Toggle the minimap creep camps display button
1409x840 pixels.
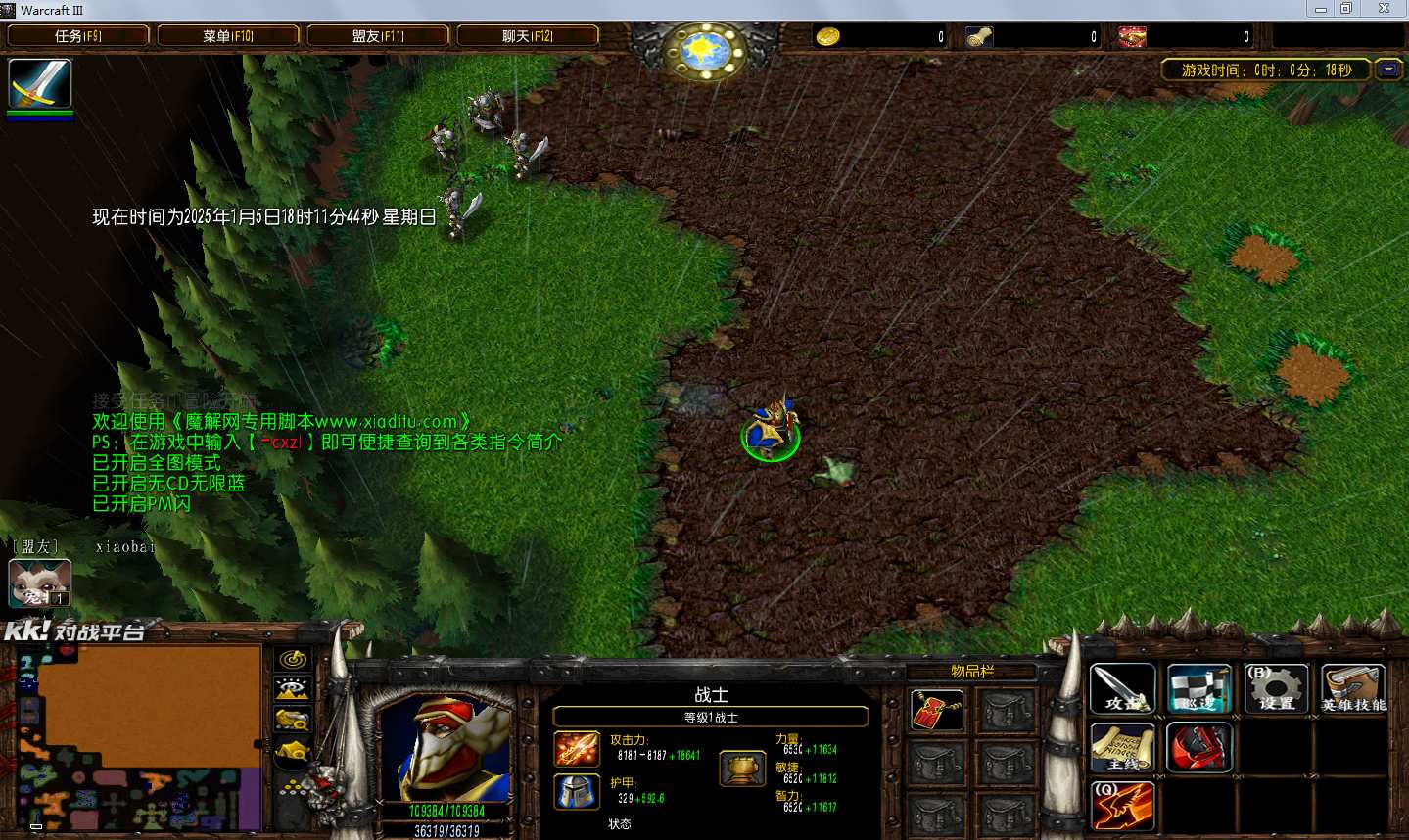[x=293, y=752]
